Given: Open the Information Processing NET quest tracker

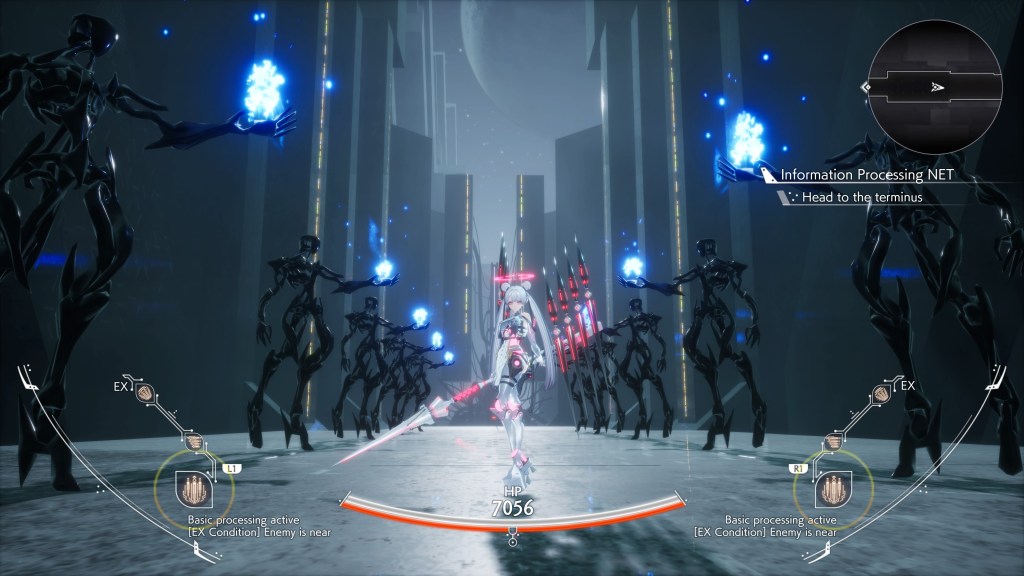Looking at the screenshot, I should coord(866,175).
